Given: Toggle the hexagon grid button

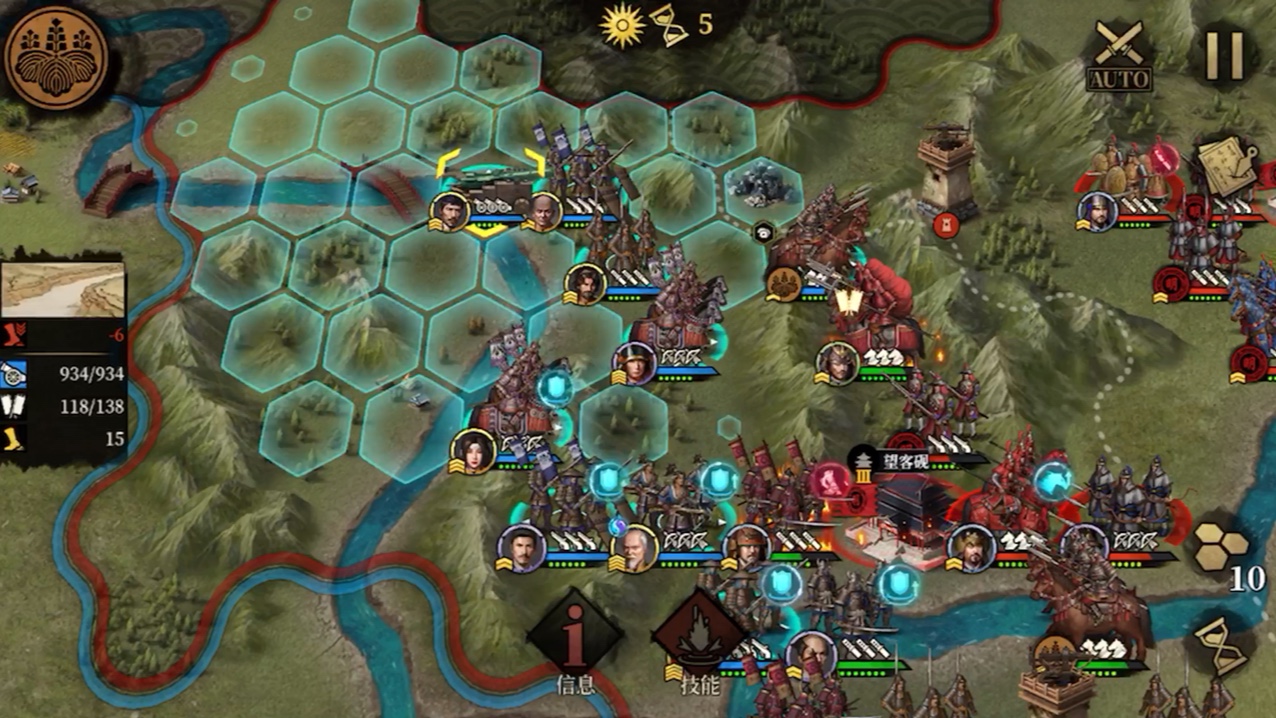Looking at the screenshot, I should pyautogui.click(x=1221, y=545).
